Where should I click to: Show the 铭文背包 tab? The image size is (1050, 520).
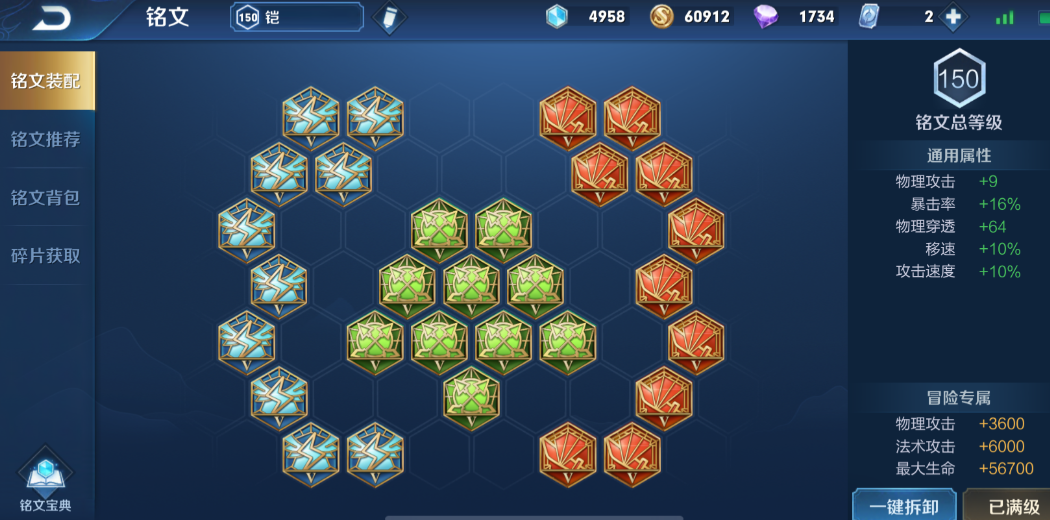tap(46, 197)
